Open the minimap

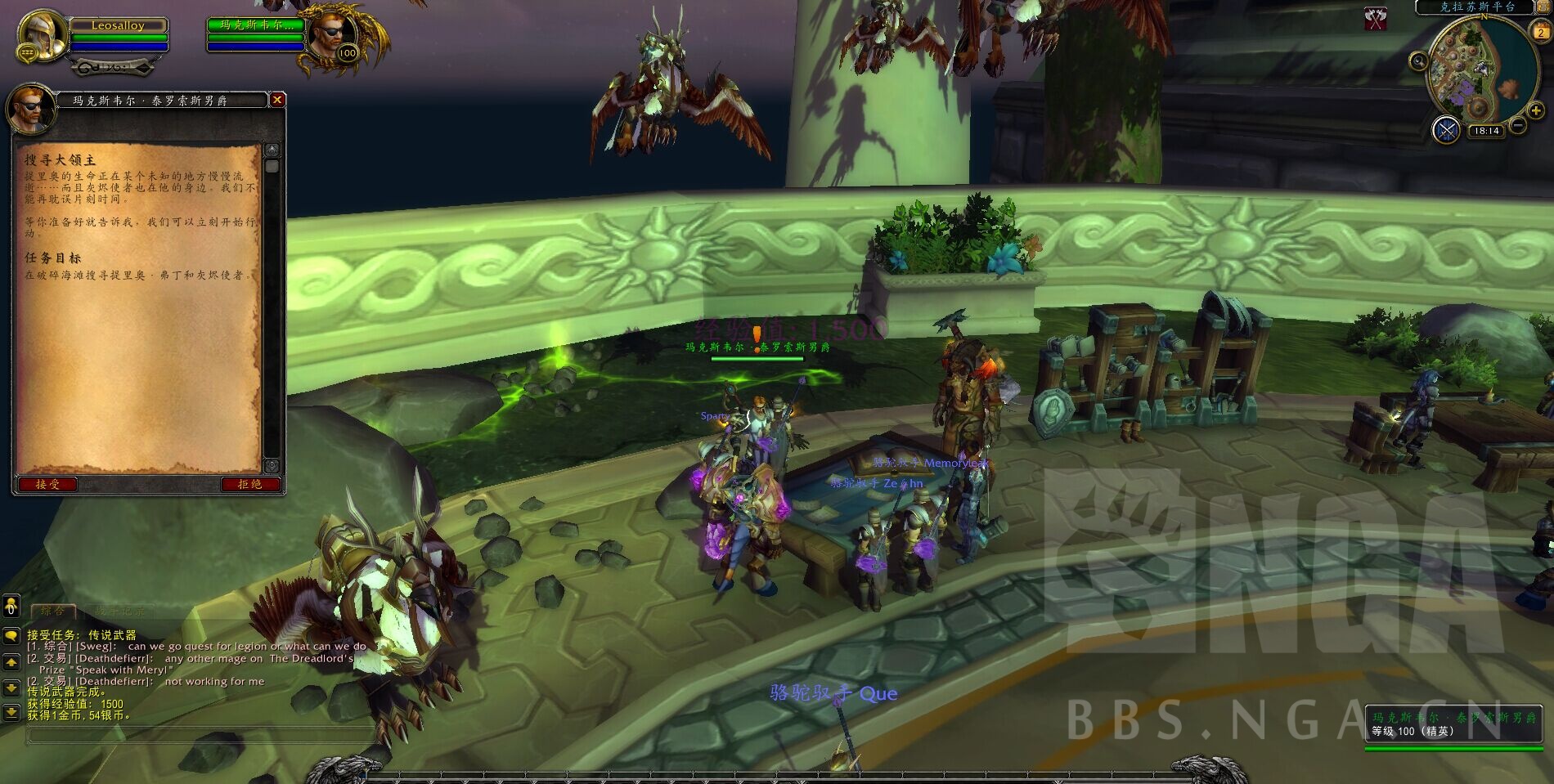point(1477,69)
